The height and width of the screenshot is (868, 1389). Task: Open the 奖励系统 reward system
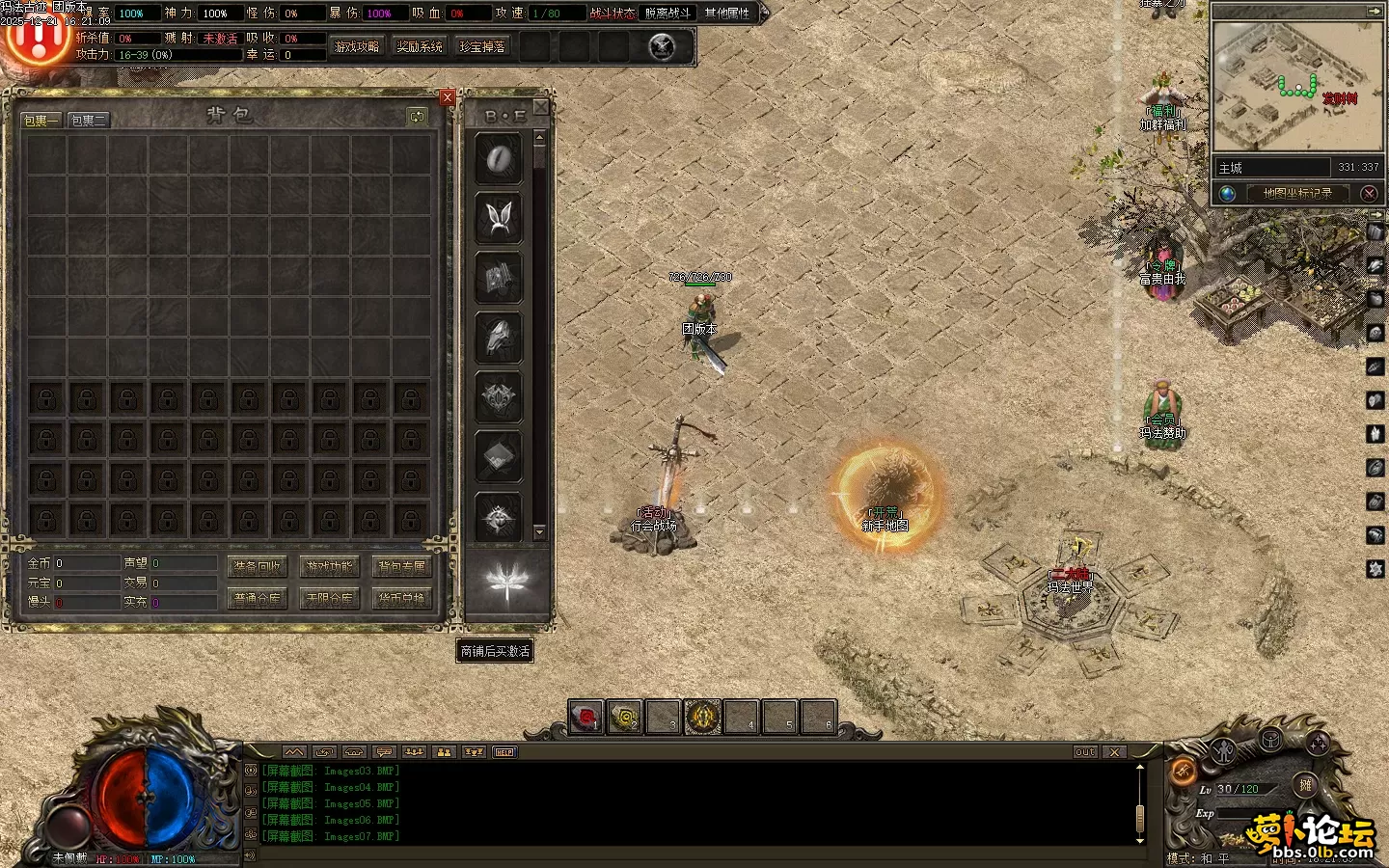[x=420, y=46]
